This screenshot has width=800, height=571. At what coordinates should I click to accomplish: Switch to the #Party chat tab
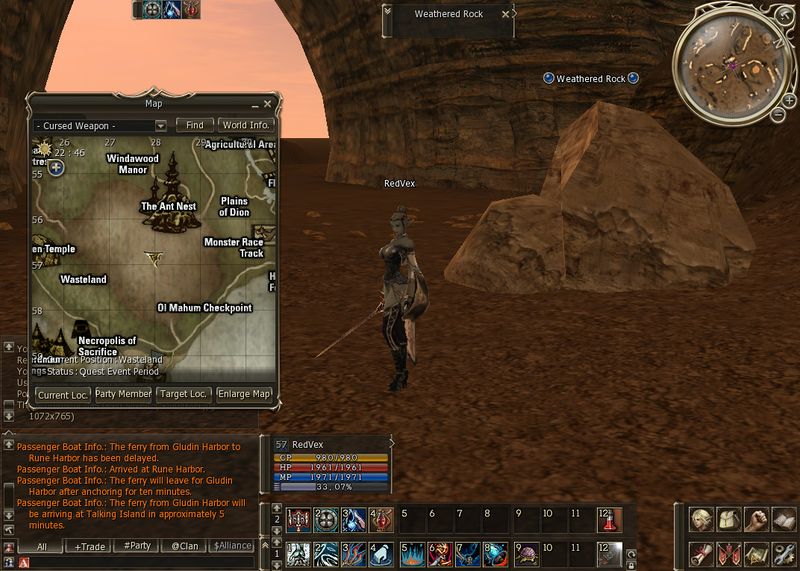click(135, 546)
